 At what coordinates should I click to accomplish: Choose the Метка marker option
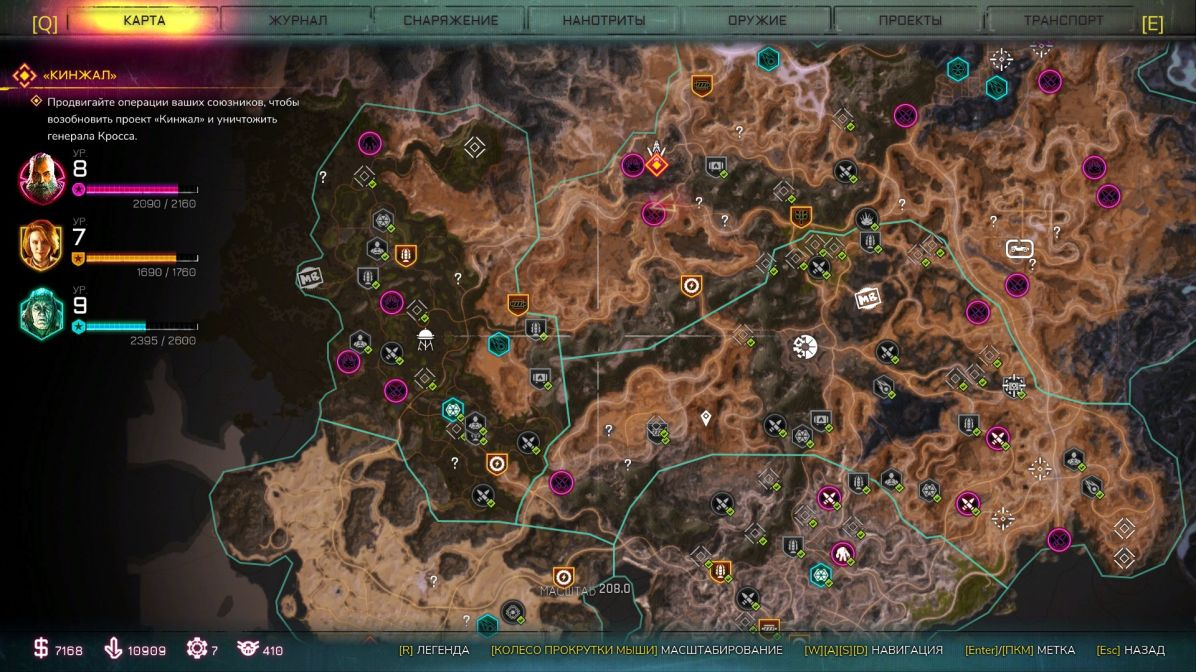1021,650
